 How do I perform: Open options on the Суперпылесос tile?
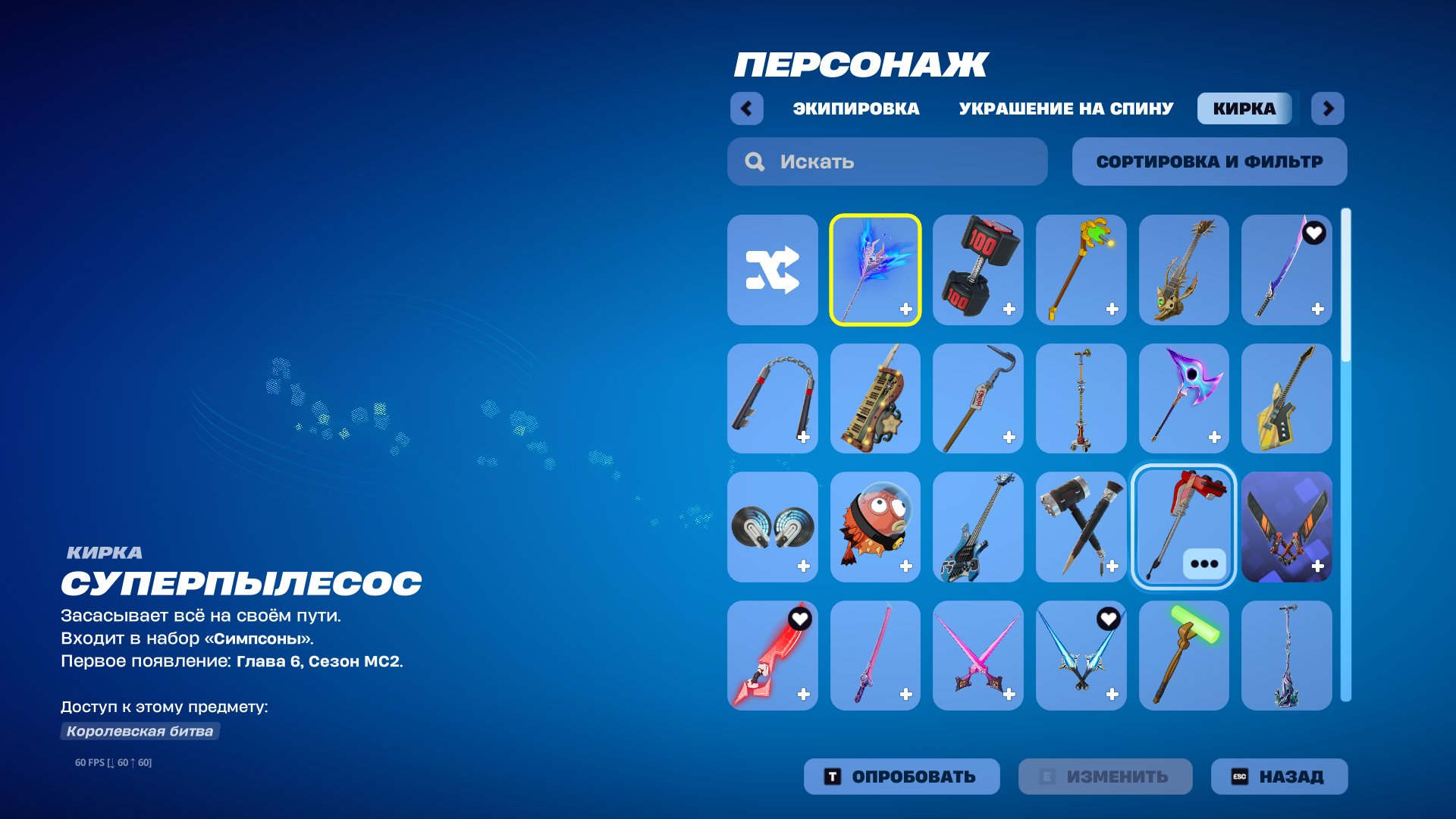pyautogui.click(x=1203, y=563)
